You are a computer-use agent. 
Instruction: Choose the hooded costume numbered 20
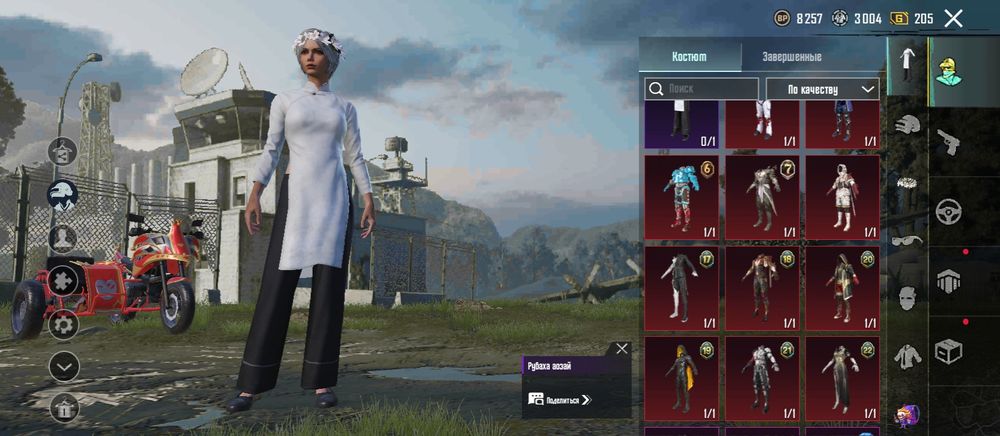click(x=842, y=288)
